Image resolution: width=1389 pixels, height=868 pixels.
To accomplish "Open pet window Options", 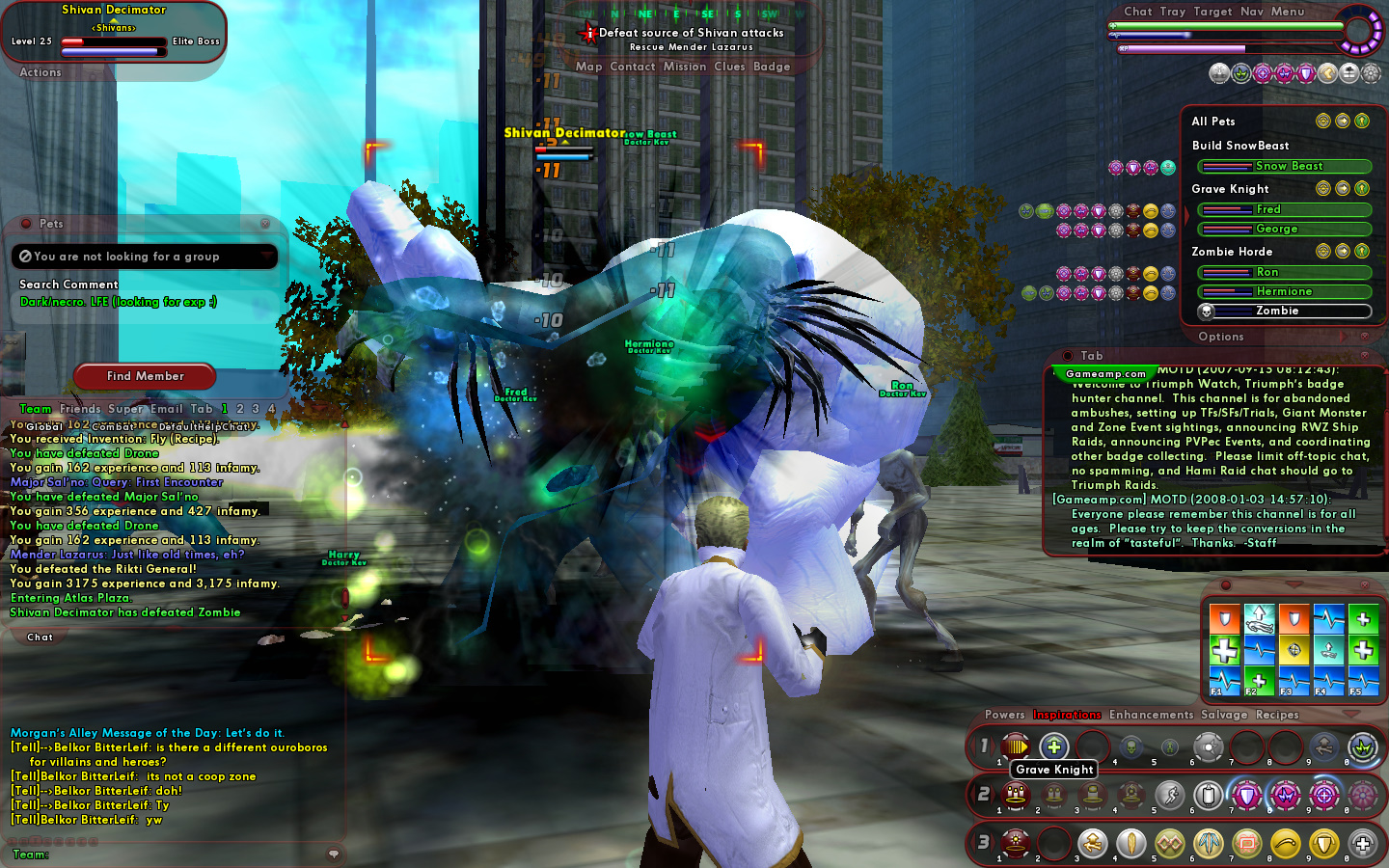I will pyautogui.click(x=1221, y=337).
